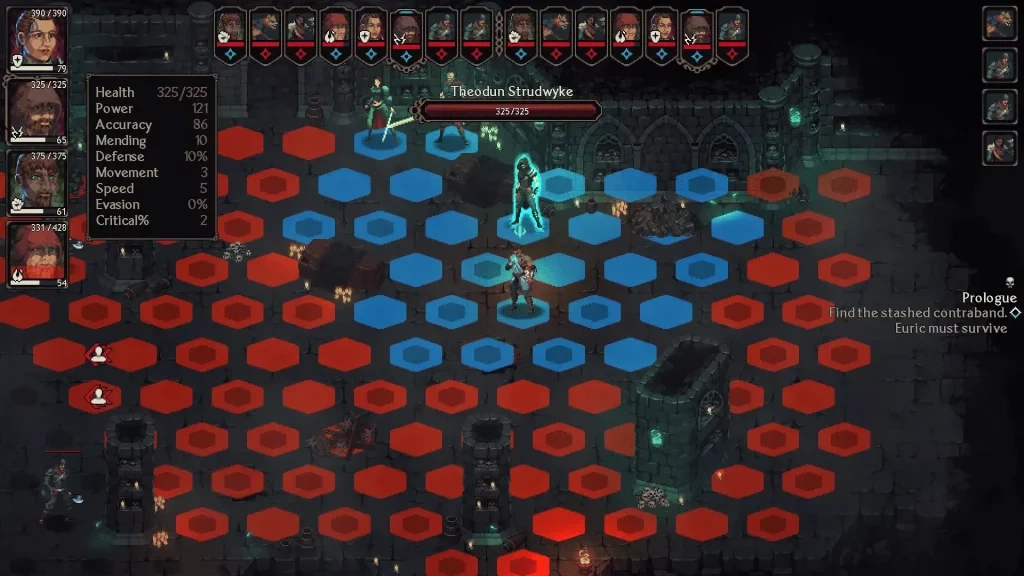The width and height of the screenshot is (1024, 576).
Task: Pick the red-hooded party member at 331/428
Action: point(38,252)
